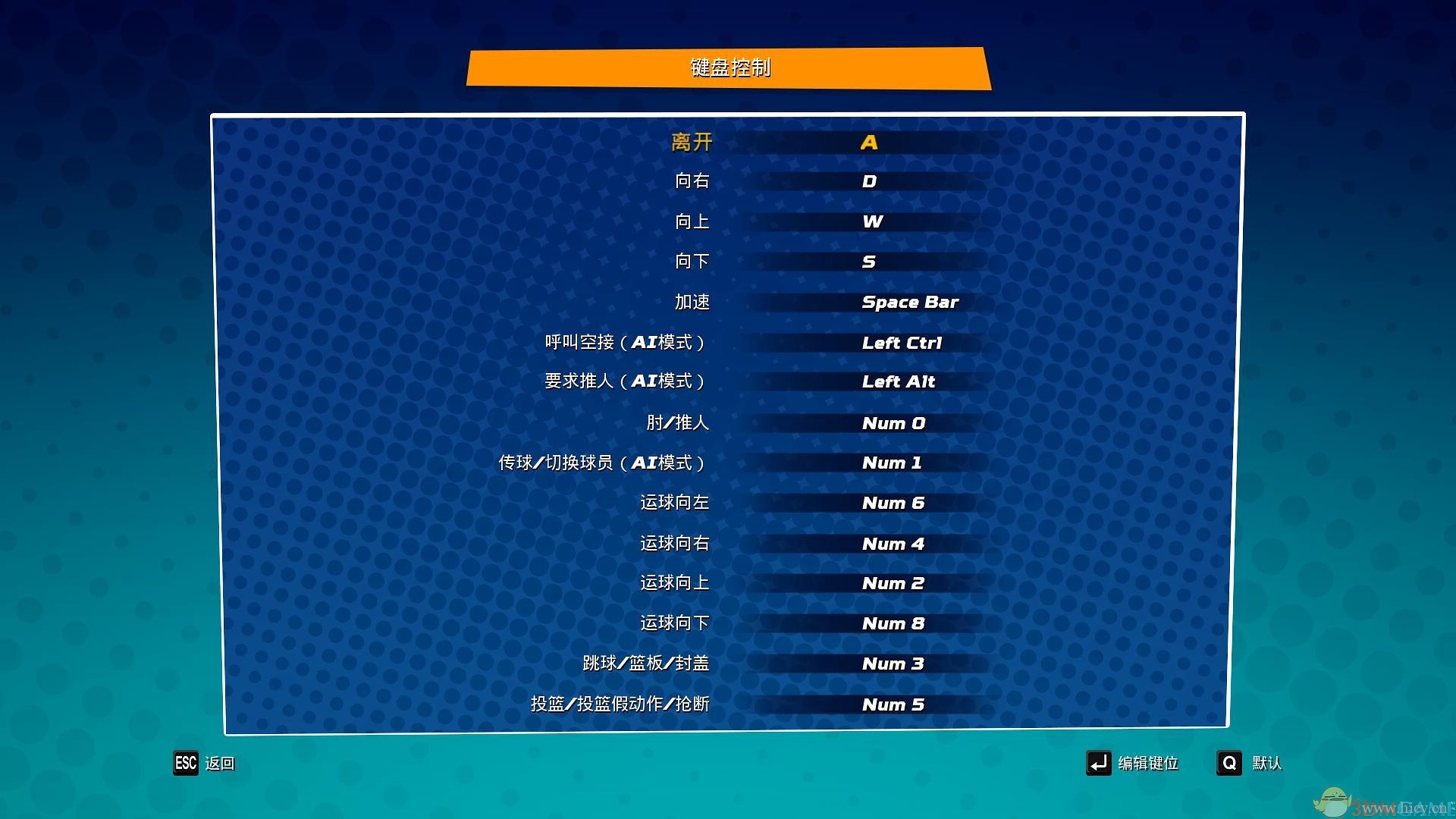Click the 默认 reset label
The height and width of the screenshot is (819, 1456).
[1265, 763]
